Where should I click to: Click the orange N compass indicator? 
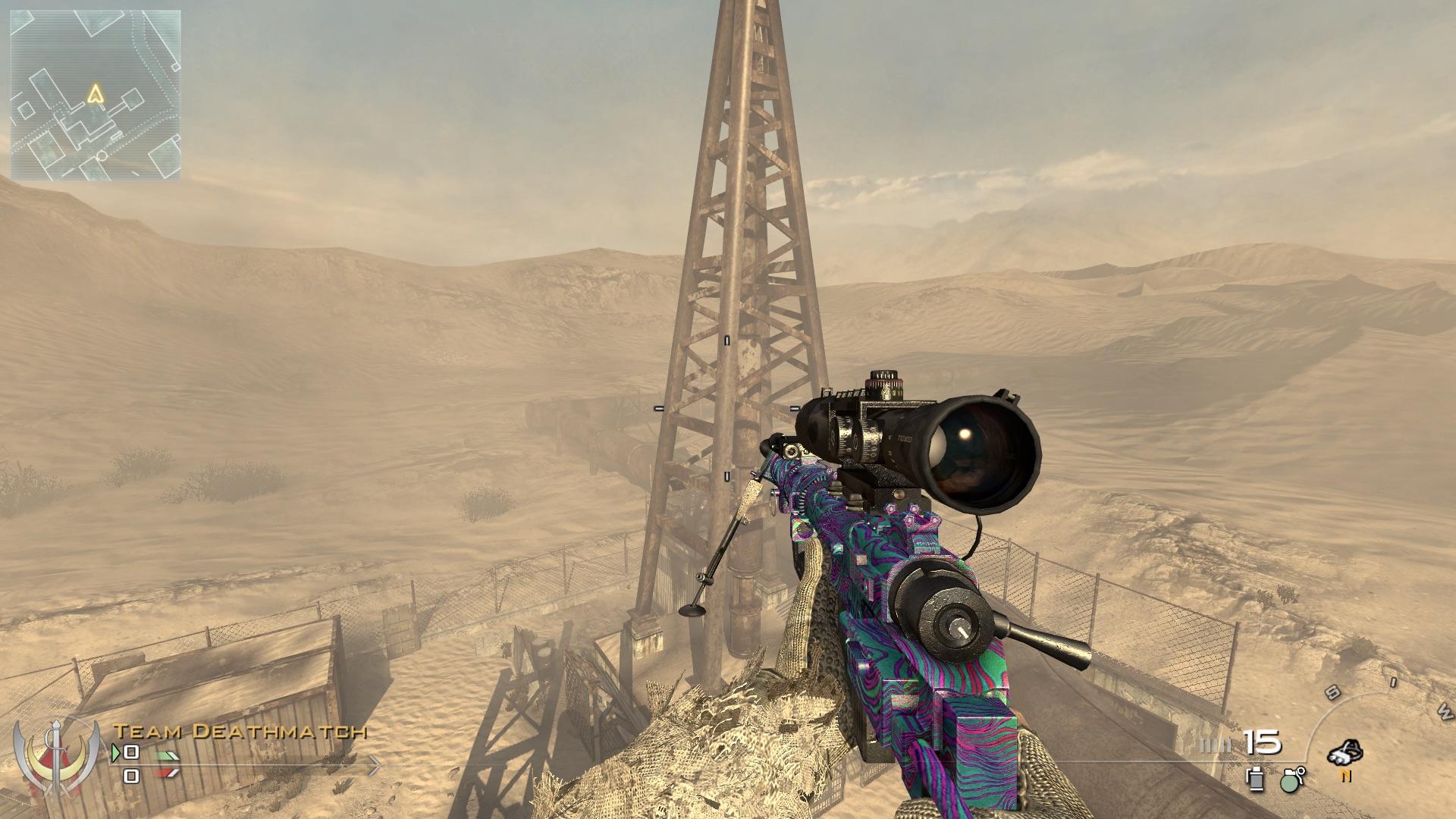[1347, 776]
